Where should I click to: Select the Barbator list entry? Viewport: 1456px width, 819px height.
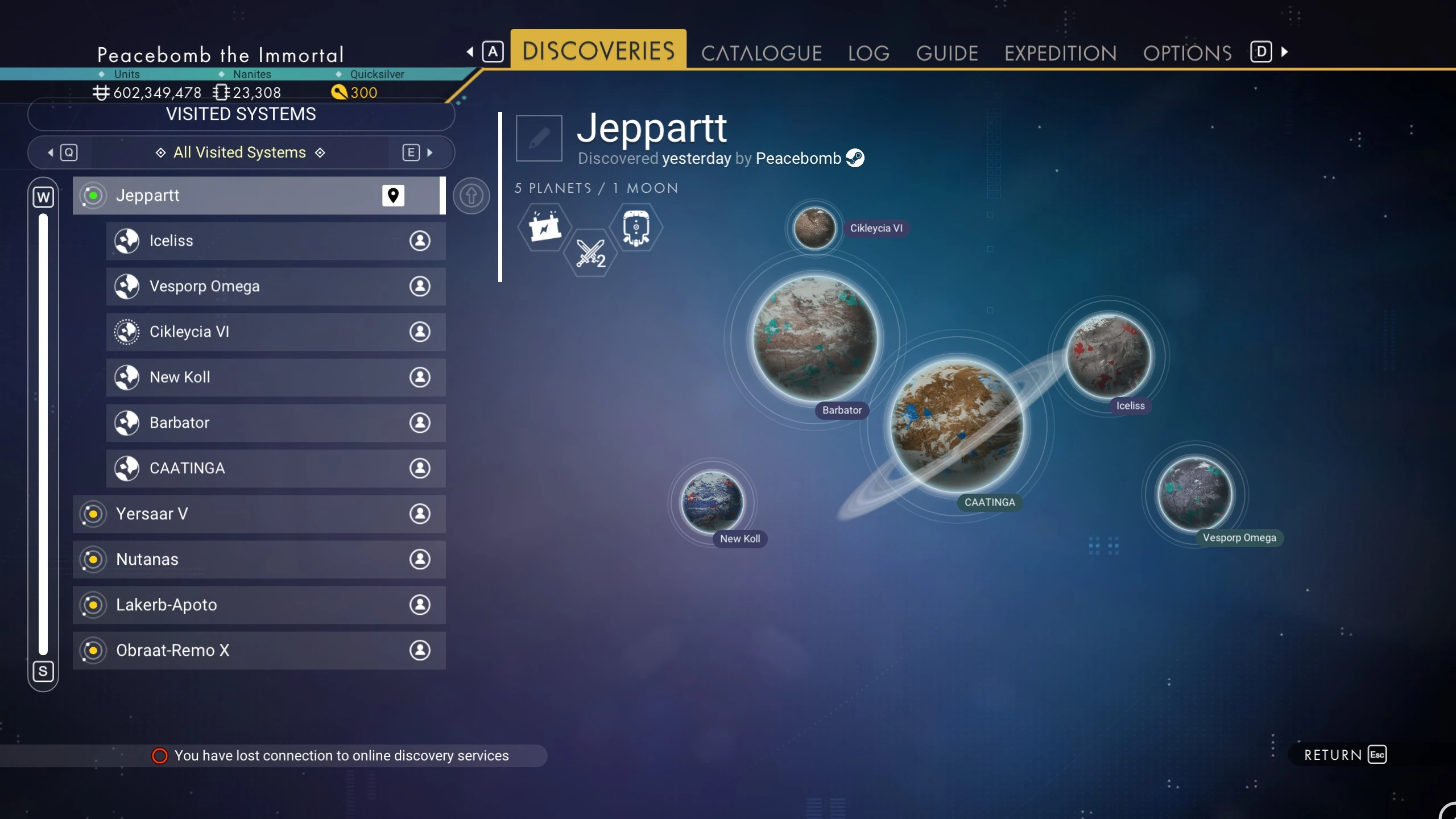click(x=275, y=423)
